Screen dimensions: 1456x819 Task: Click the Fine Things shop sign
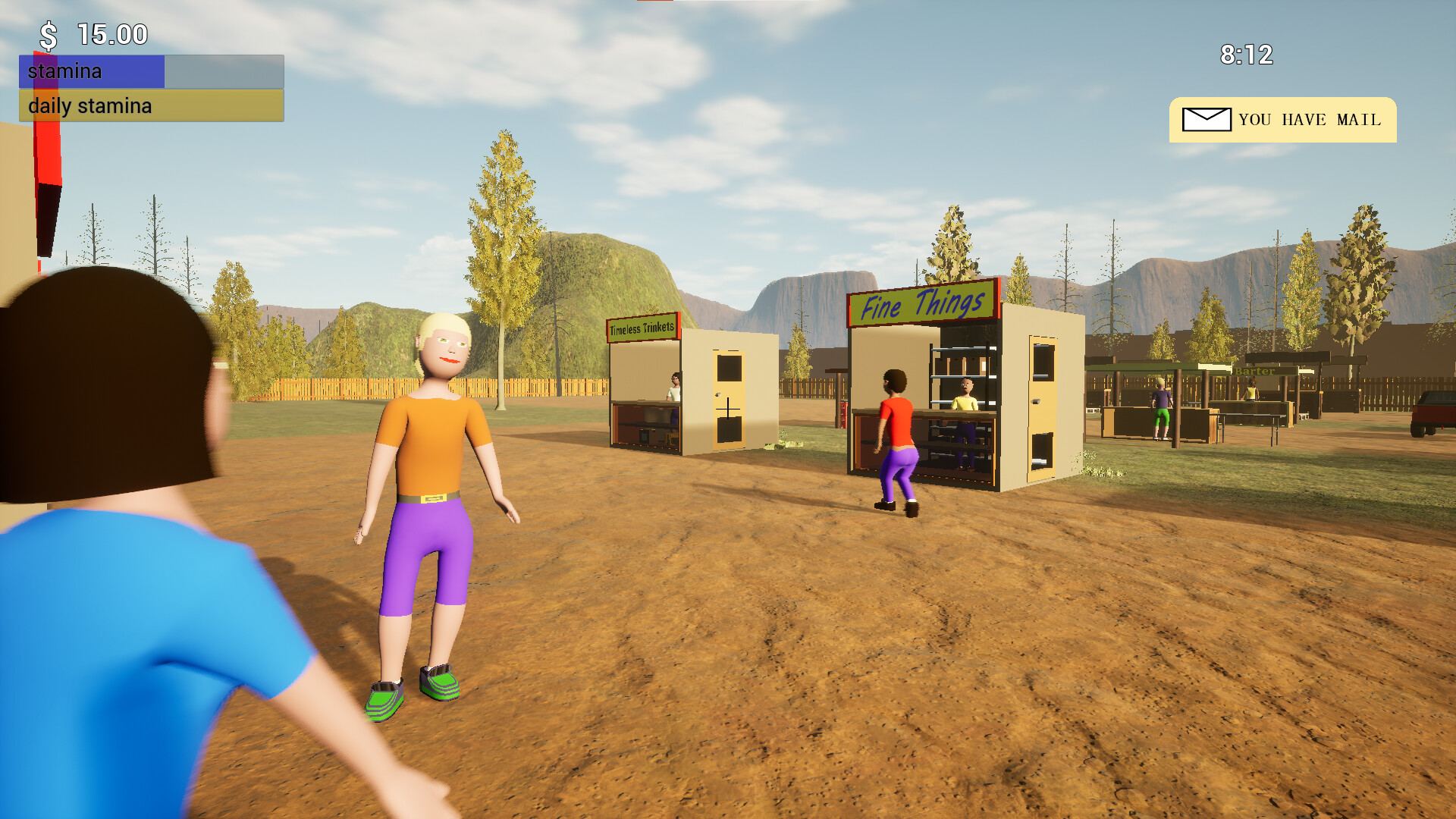click(920, 304)
